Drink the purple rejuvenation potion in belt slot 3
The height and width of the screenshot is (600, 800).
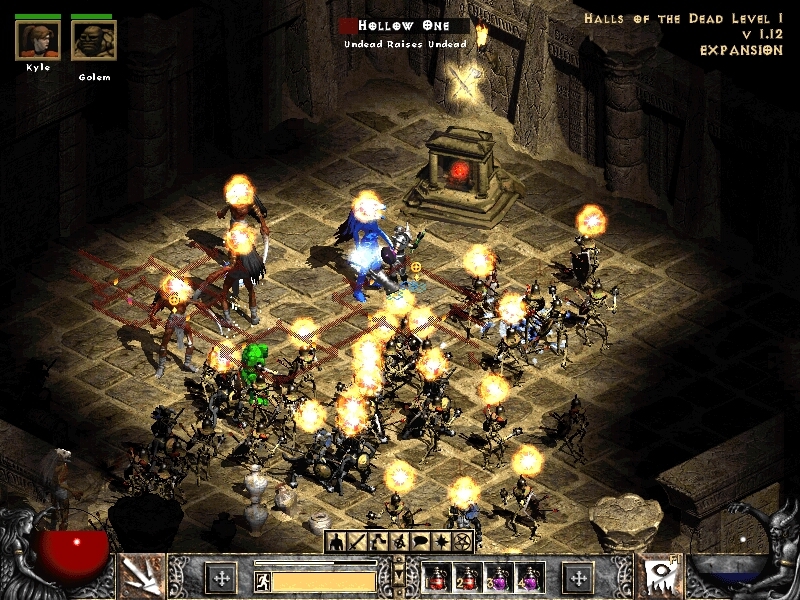pos(498,578)
